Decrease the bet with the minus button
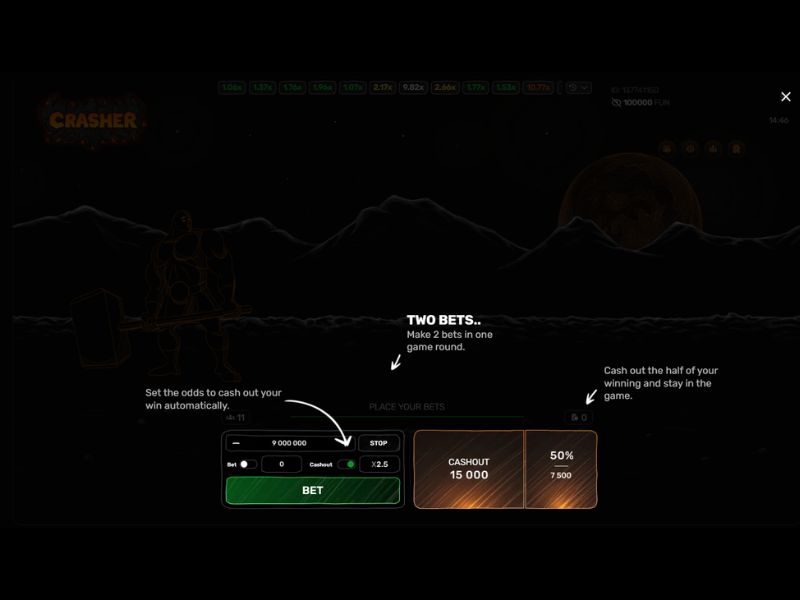 pos(236,443)
